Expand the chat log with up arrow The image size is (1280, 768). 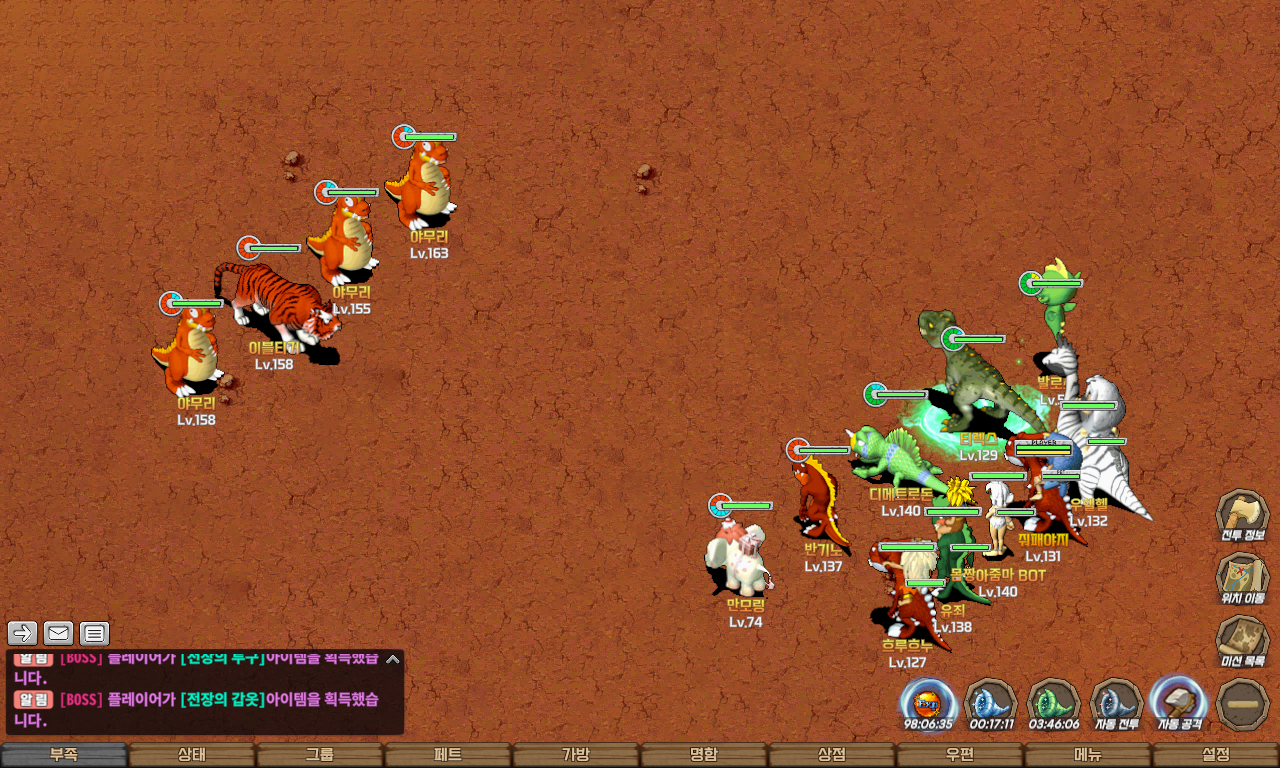393,659
